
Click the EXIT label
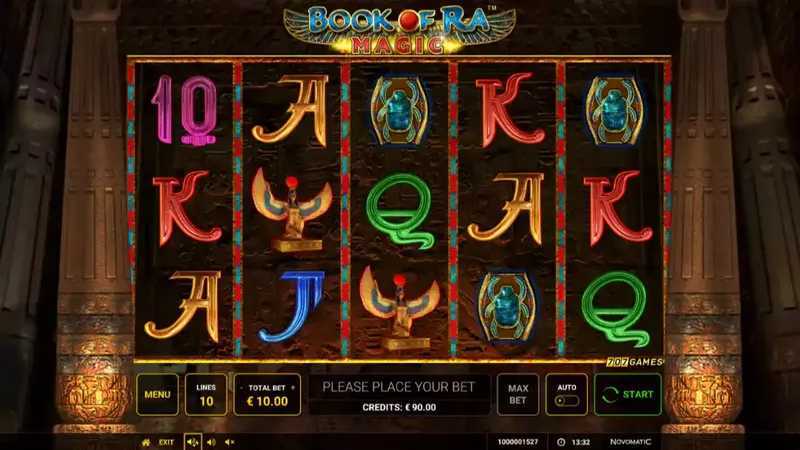166,441
